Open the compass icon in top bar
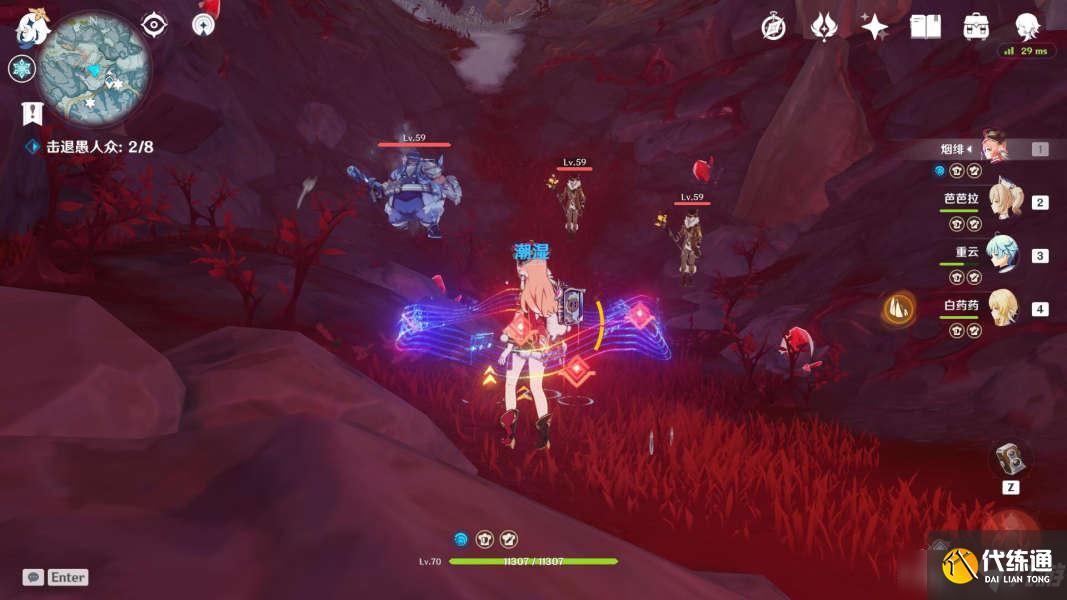The width and height of the screenshot is (1067, 600). [x=773, y=27]
